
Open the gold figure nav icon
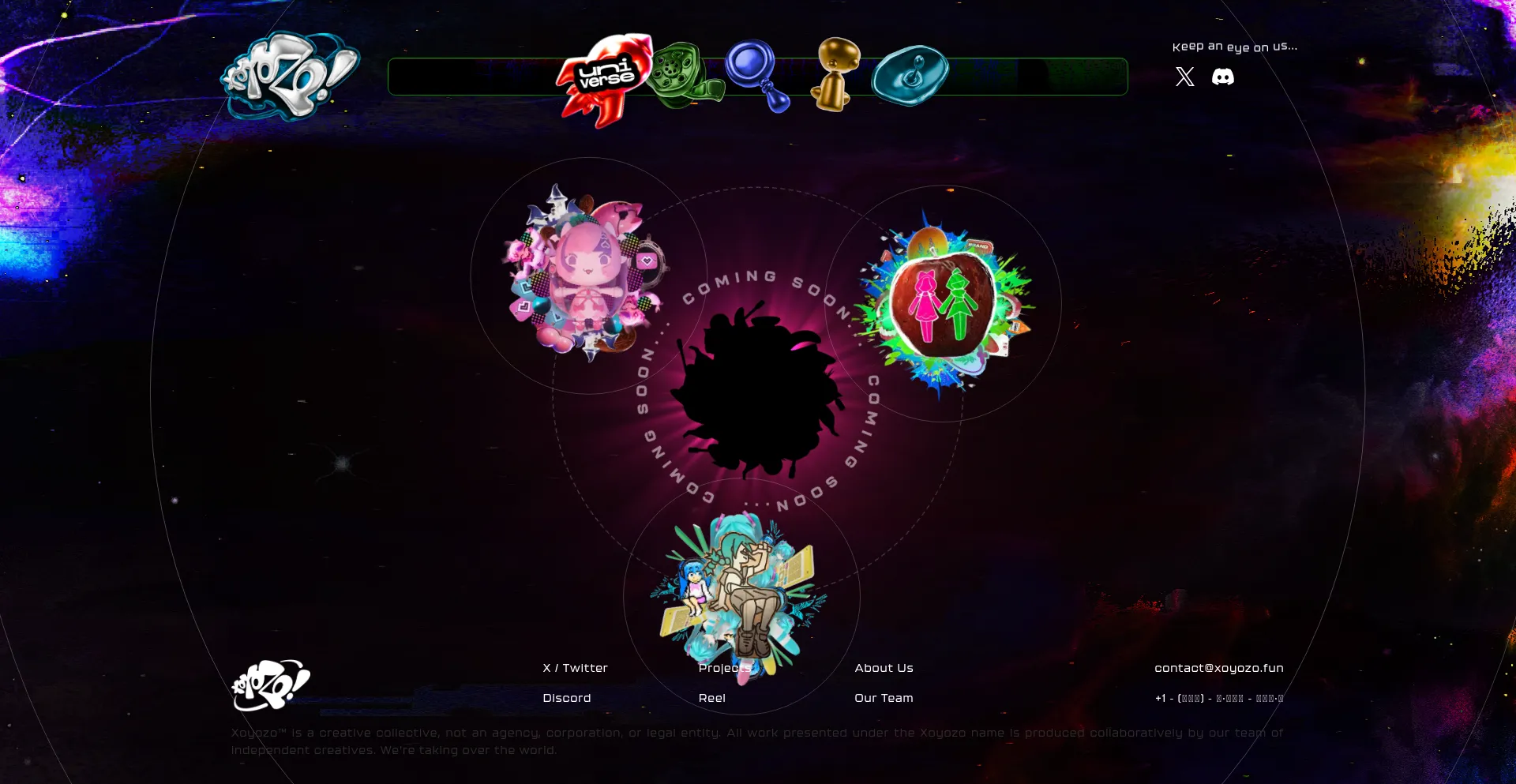click(837, 73)
